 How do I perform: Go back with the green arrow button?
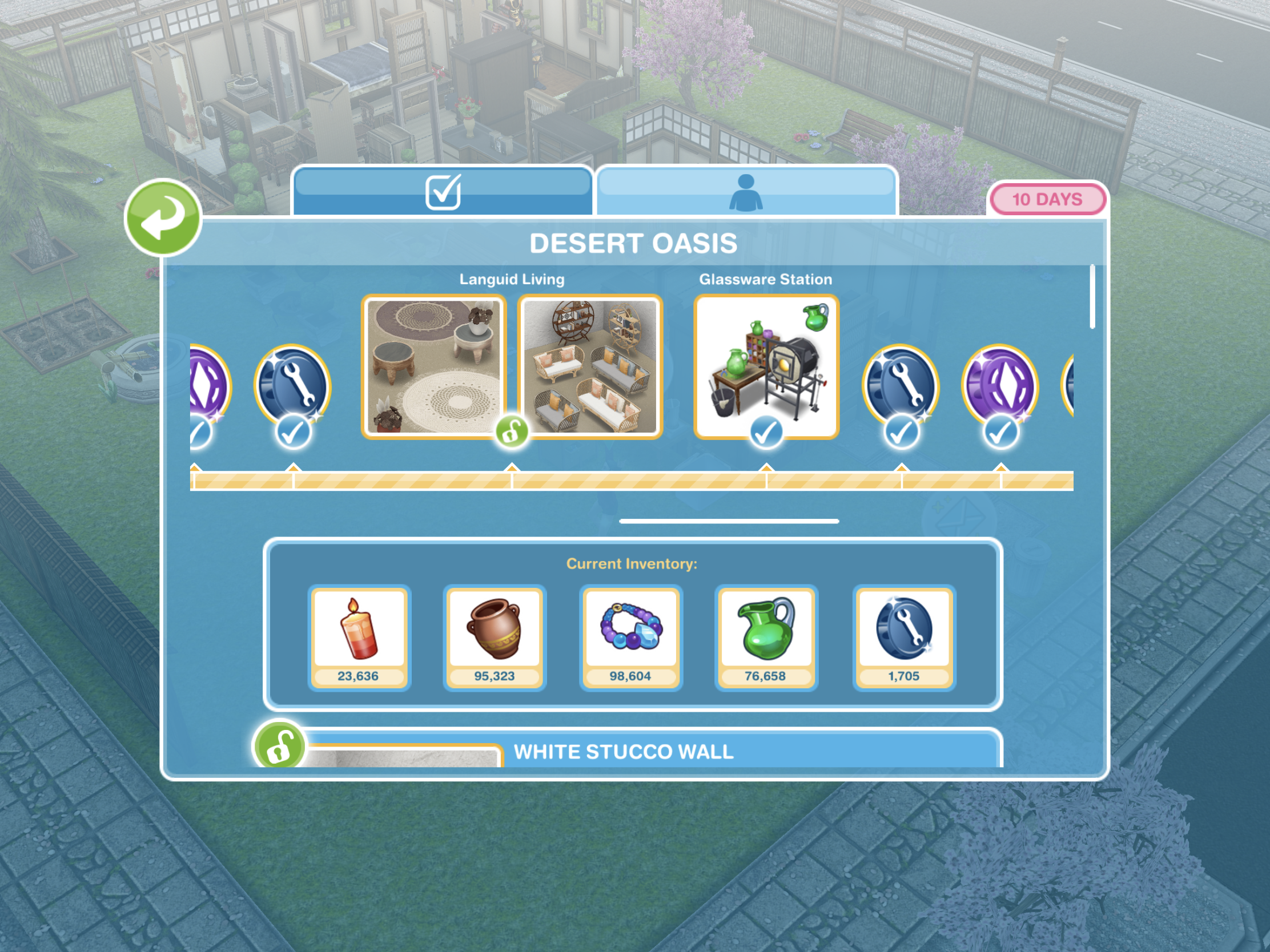pos(163,217)
